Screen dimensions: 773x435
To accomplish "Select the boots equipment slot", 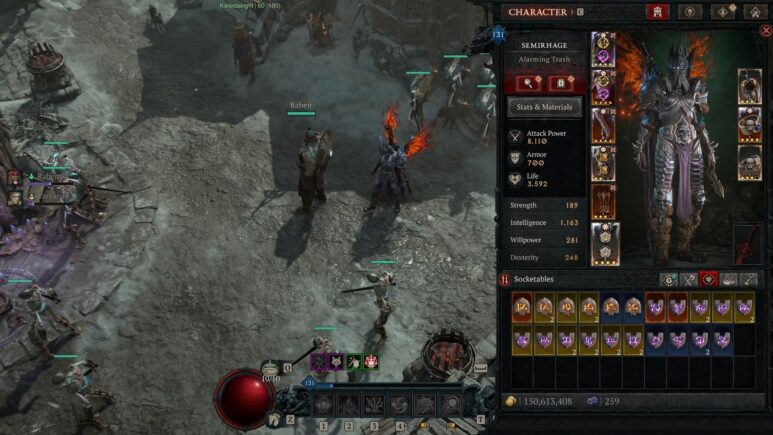I will [603, 201].
